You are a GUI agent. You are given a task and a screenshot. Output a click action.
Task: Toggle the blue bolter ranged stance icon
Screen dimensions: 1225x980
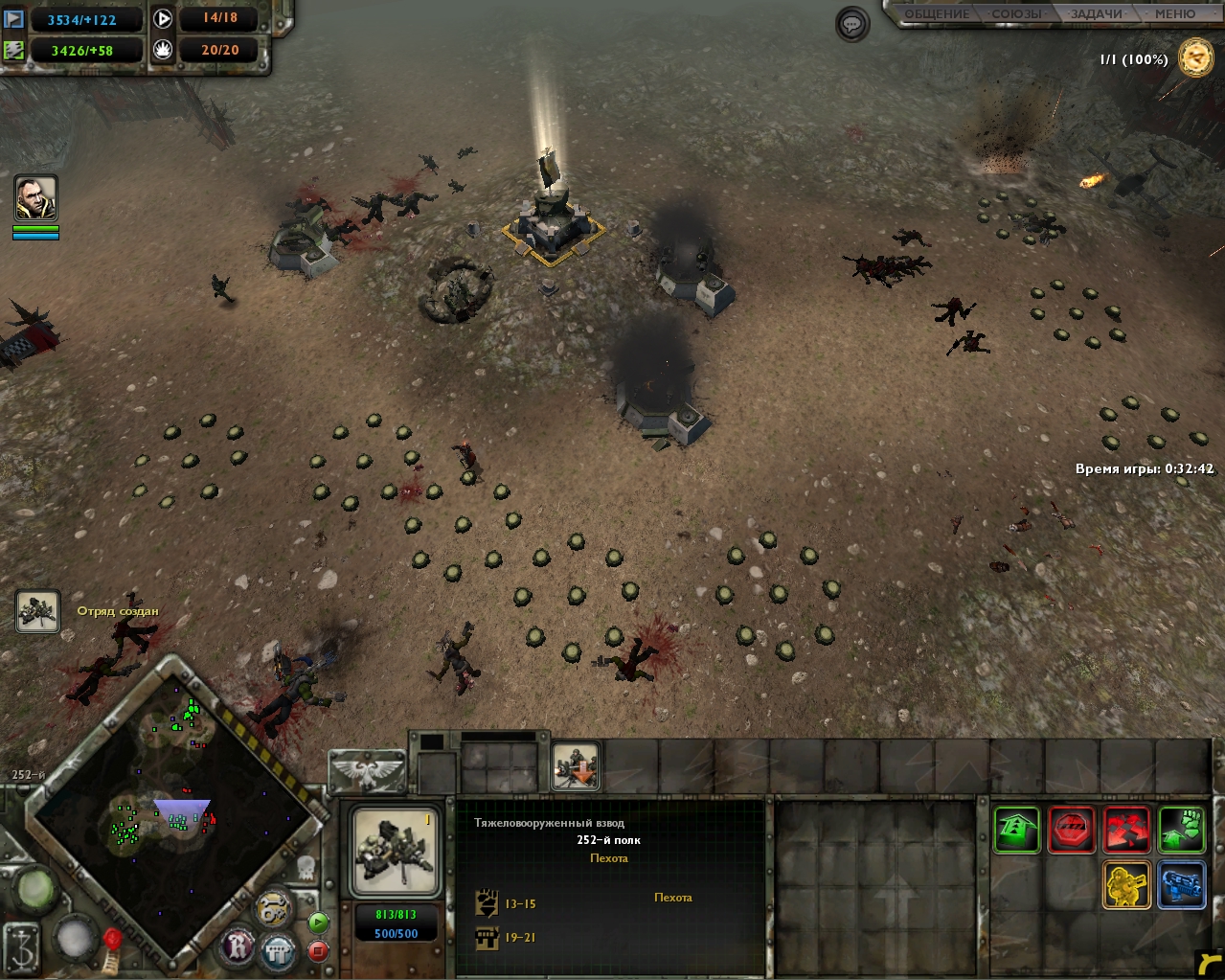click(x=1182, y=884)
